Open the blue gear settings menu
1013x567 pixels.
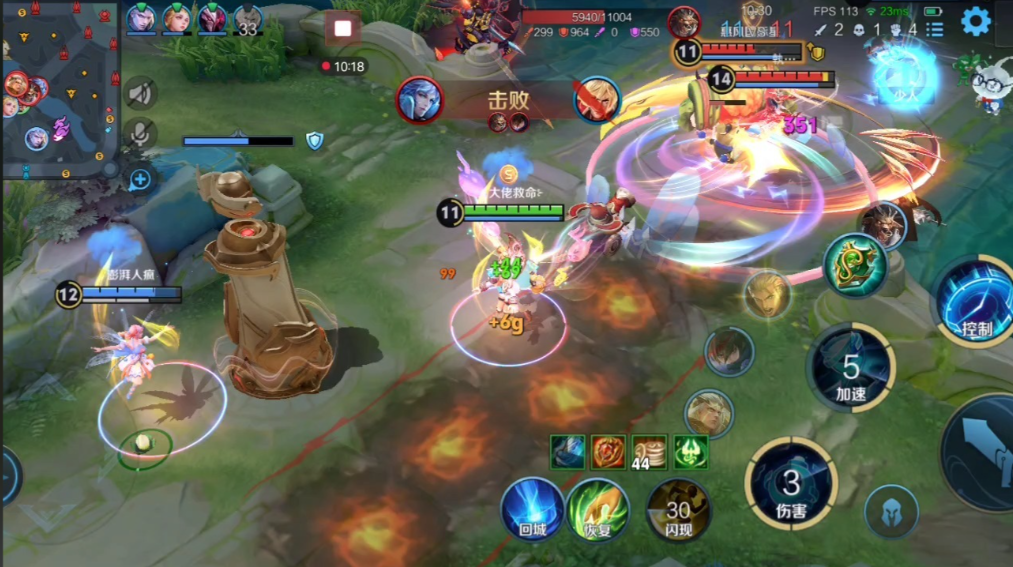pos(975,23)
